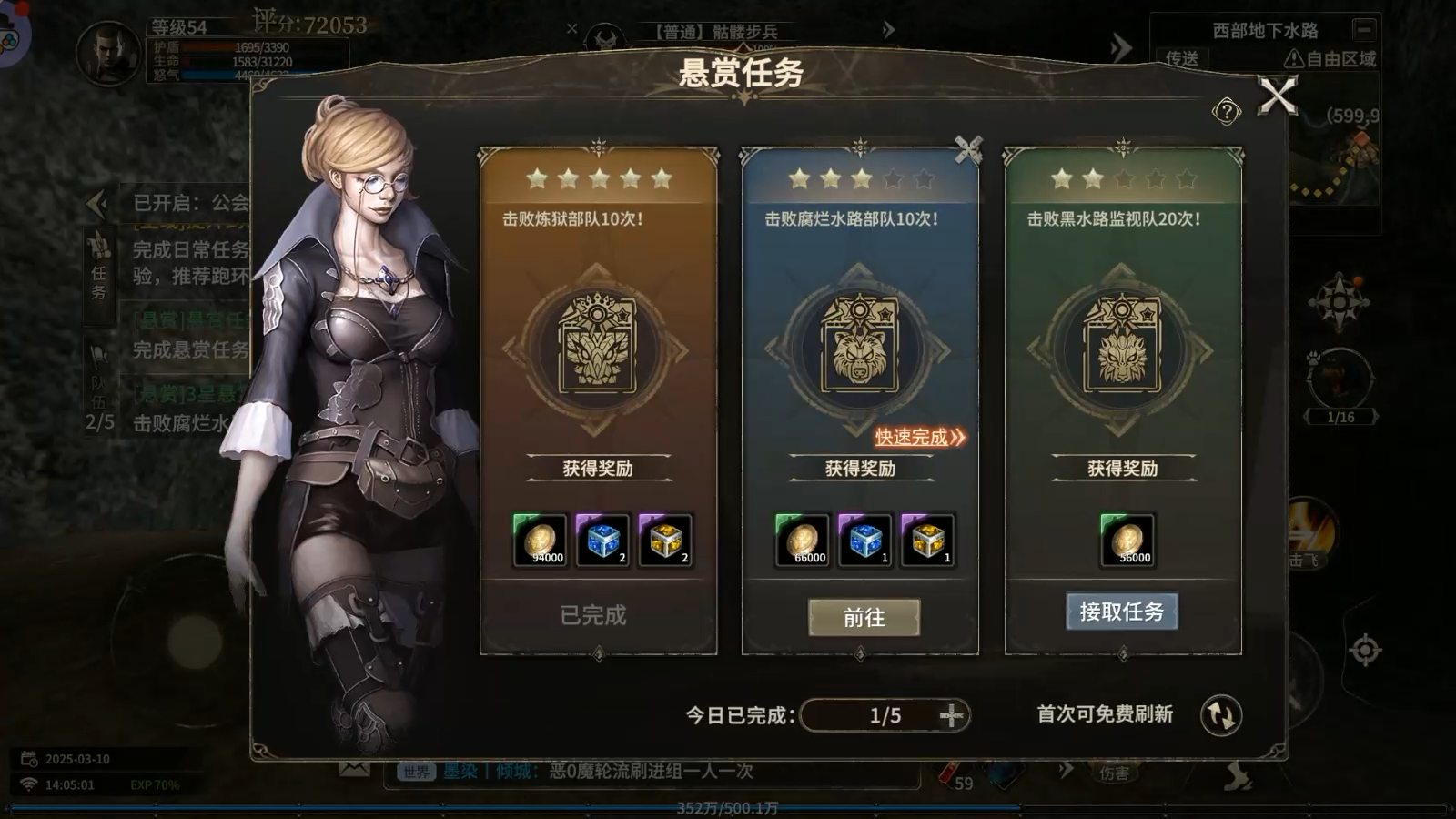Screen dimensions: 1456x819
Task: Refresh the bounty quest list
Action: 1220,715
